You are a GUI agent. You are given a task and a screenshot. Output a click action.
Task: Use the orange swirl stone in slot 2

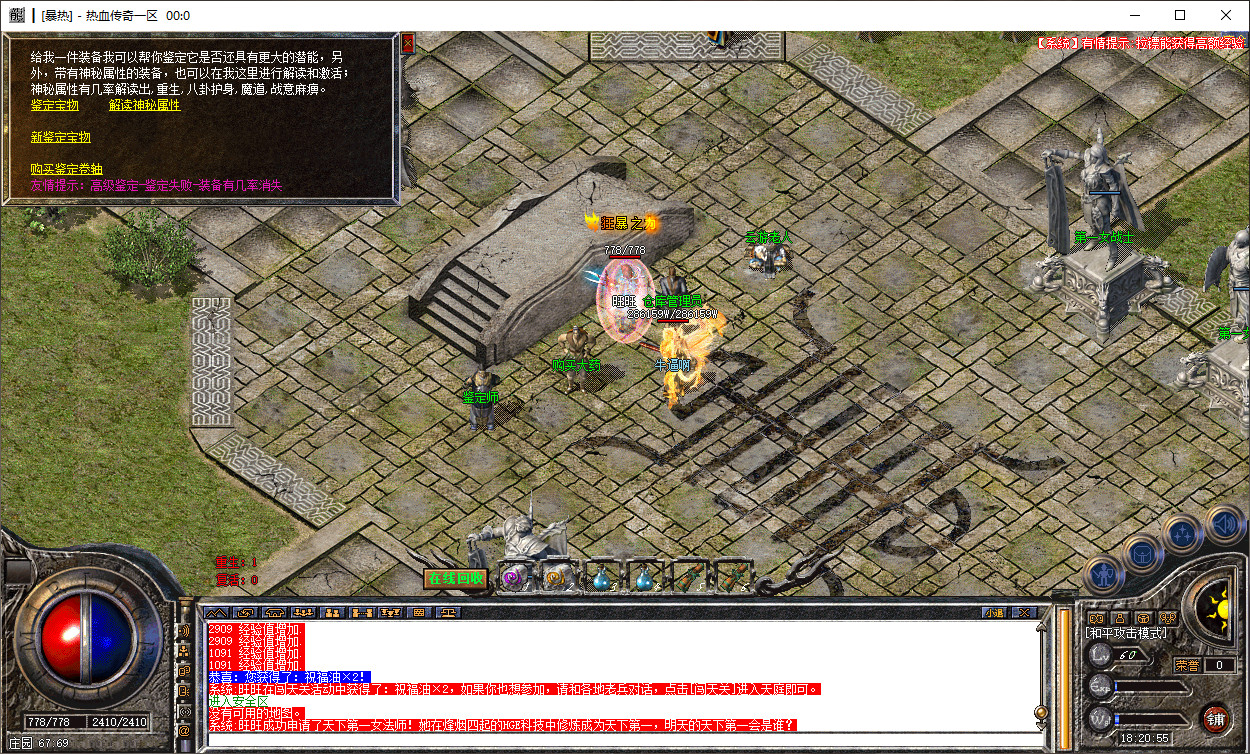point(555,577)
